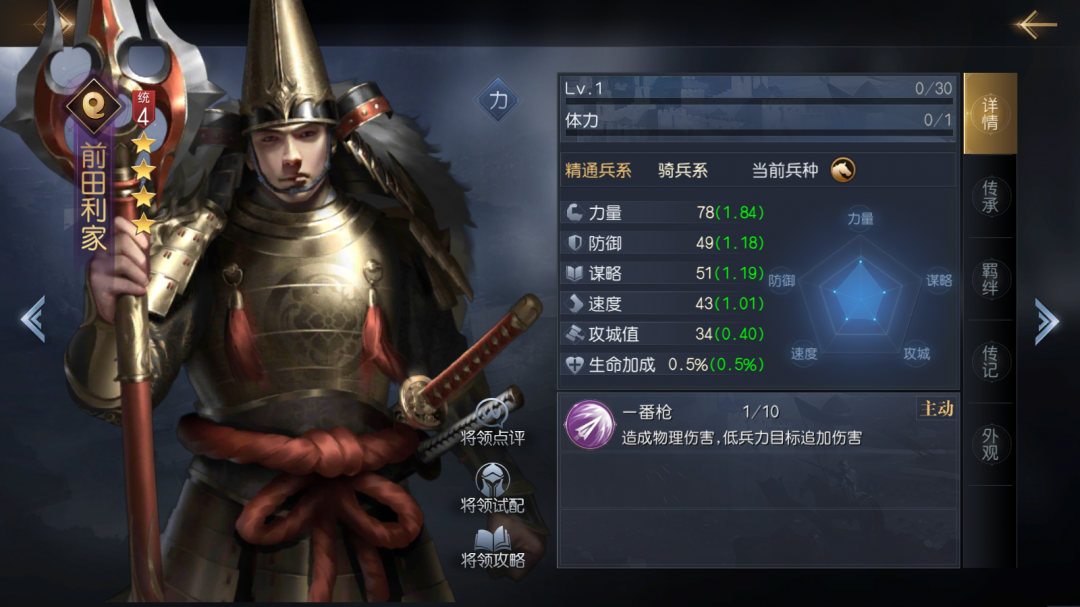
Task: Select the 羁绊 tab
Action: (x=990, y=279)
